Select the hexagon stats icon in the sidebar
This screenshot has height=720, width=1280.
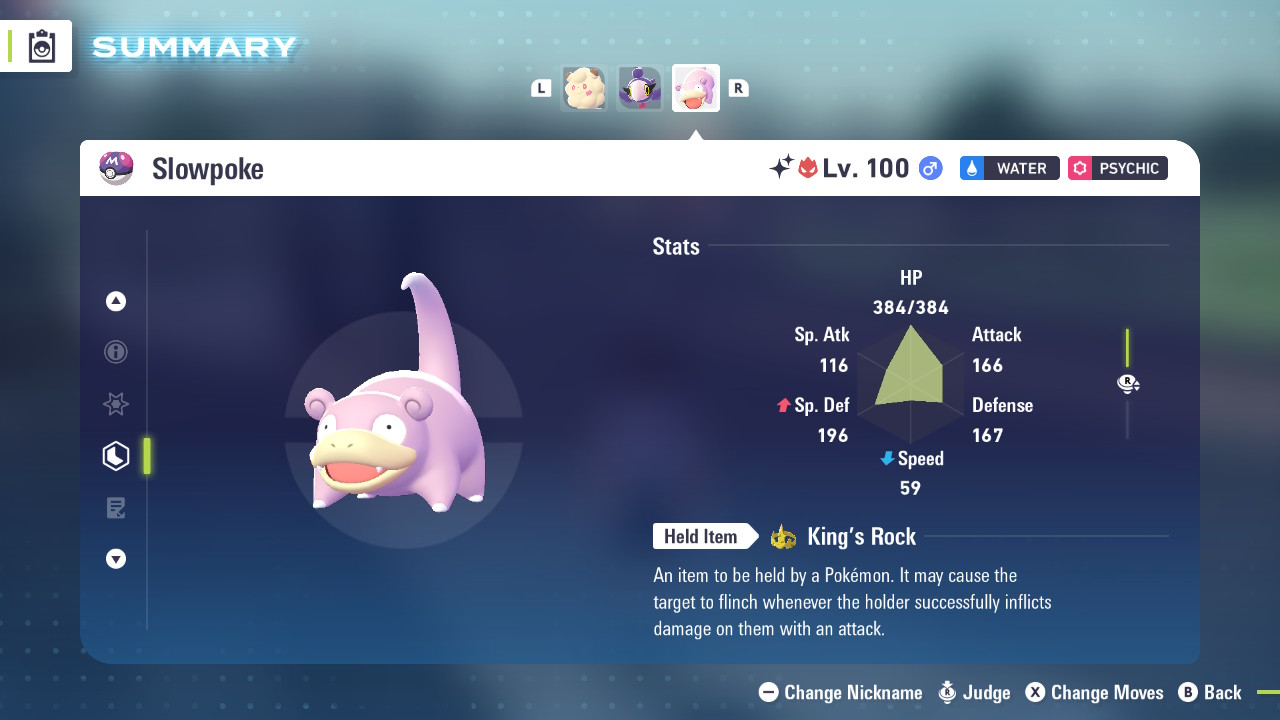(116, 455)
